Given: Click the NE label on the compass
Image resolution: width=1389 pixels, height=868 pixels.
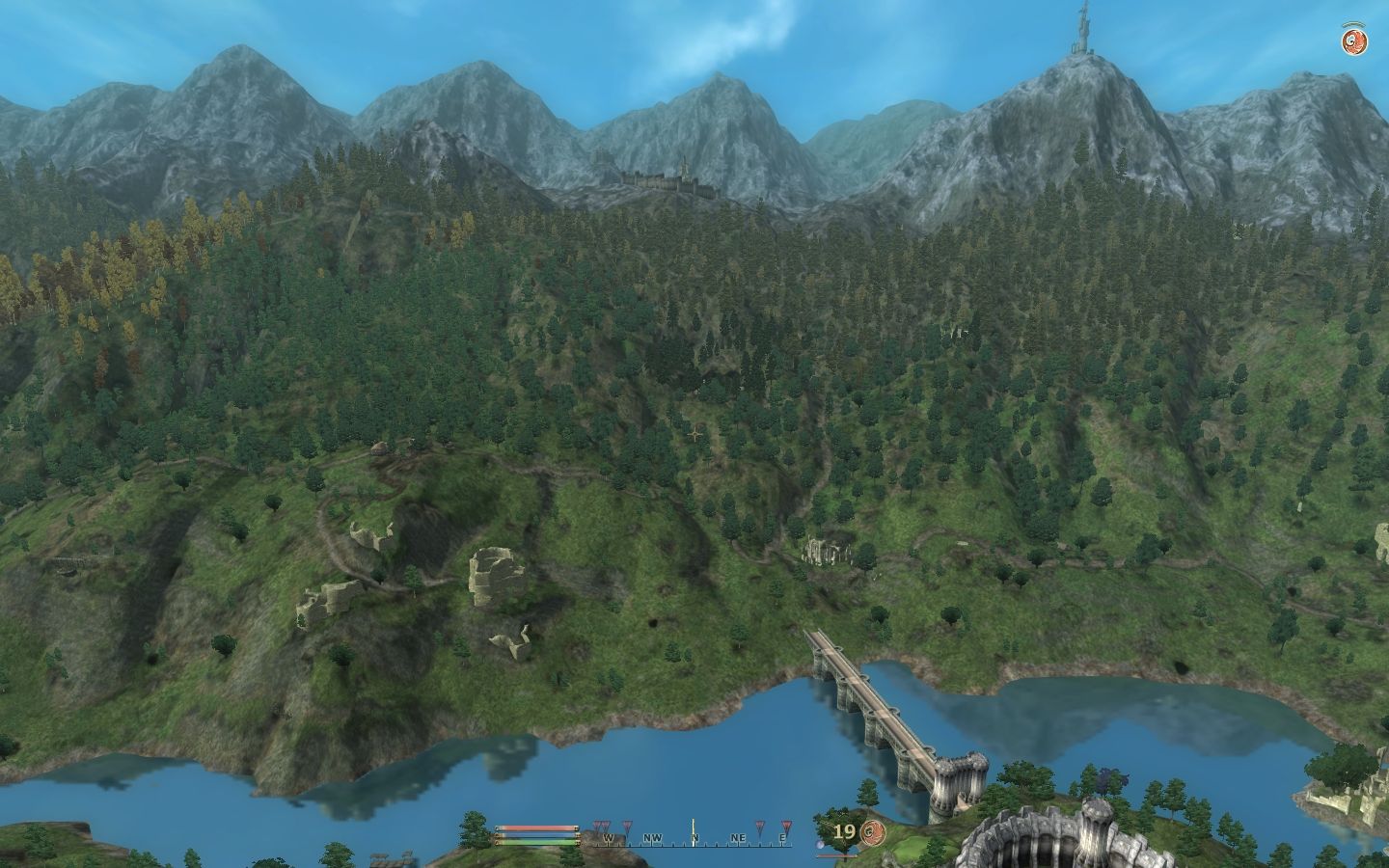Looking at the screenshot, I should [738, 837].
